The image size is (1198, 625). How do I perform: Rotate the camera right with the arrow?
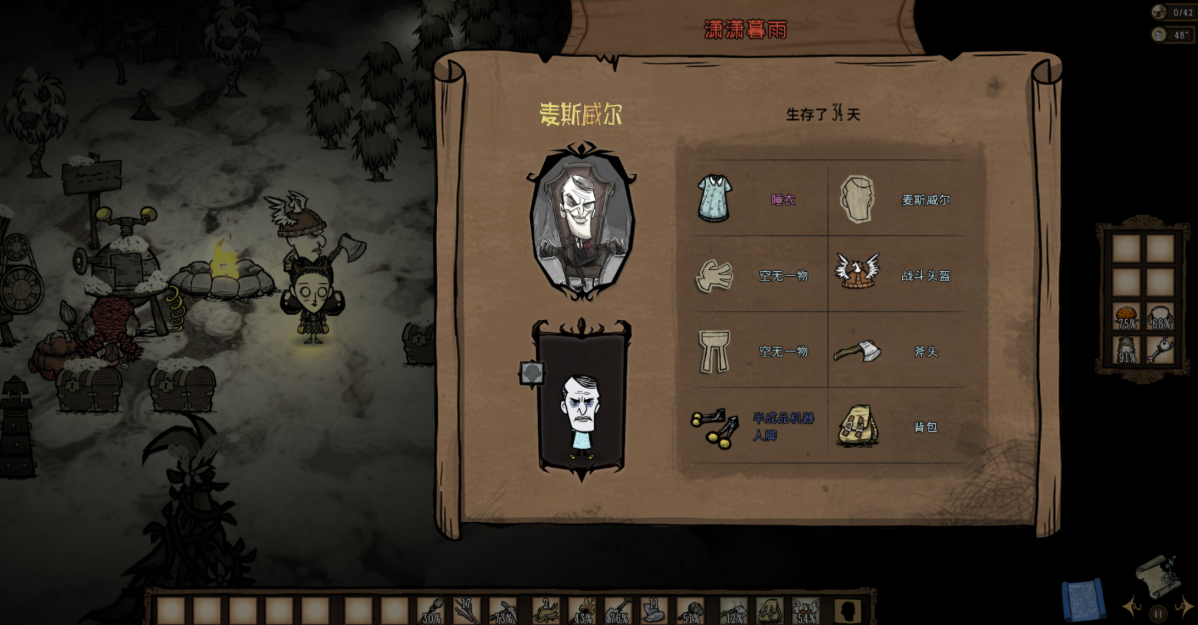[1184, 606]
